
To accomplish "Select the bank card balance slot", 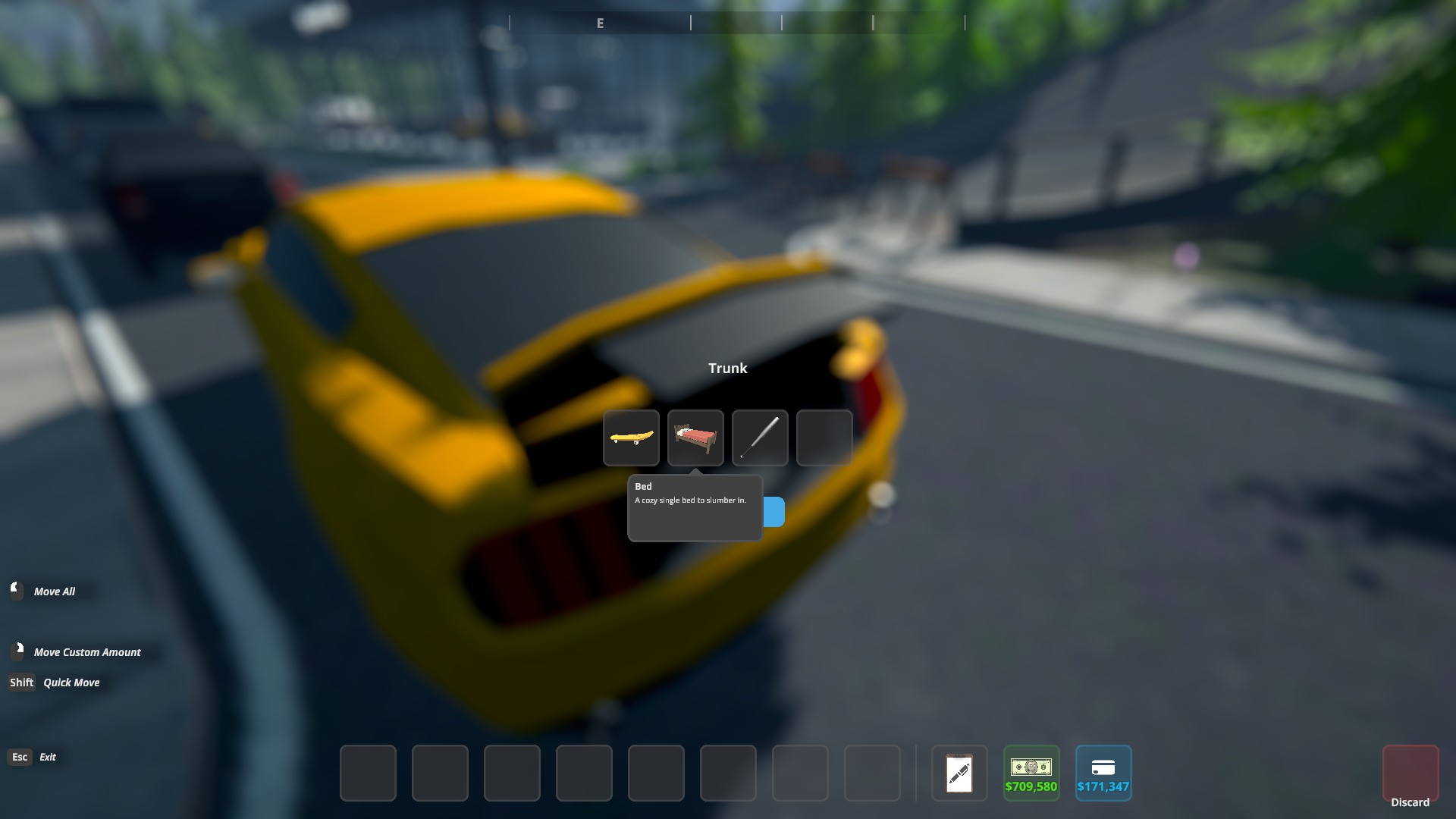I will pyautogui.click(x=1103, y=773).
